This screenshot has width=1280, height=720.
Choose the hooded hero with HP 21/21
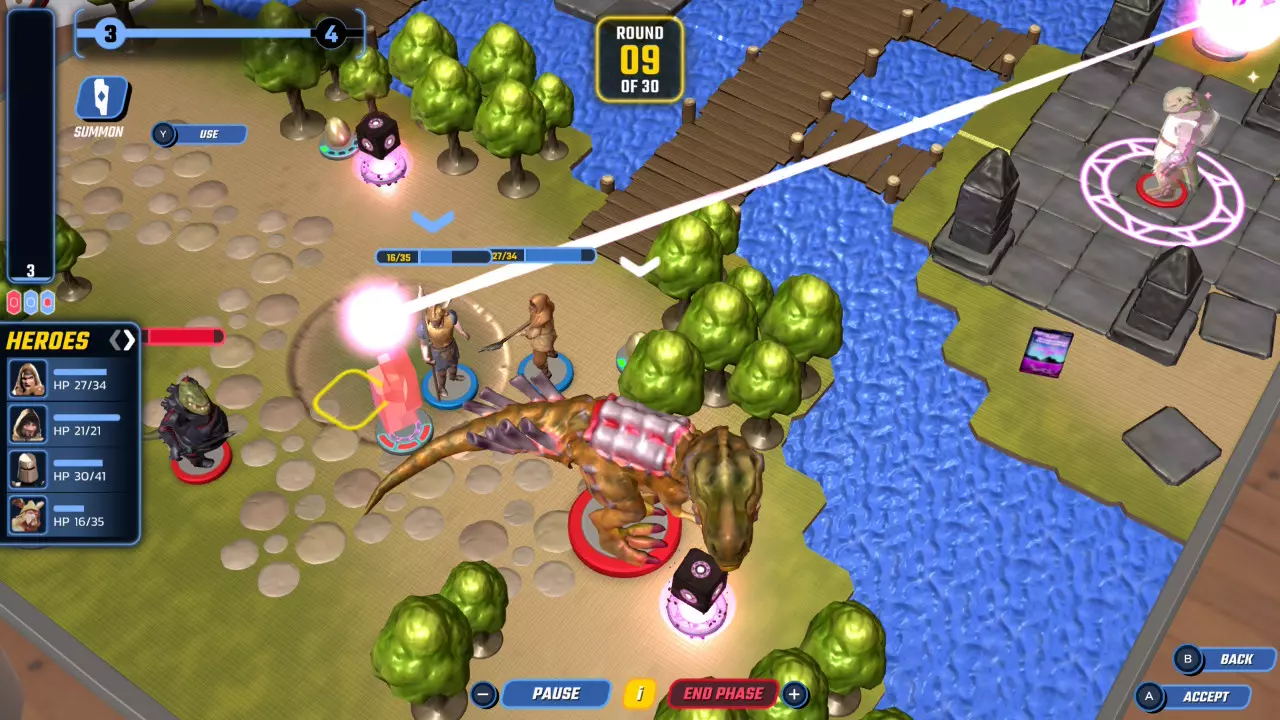[69, 424]
